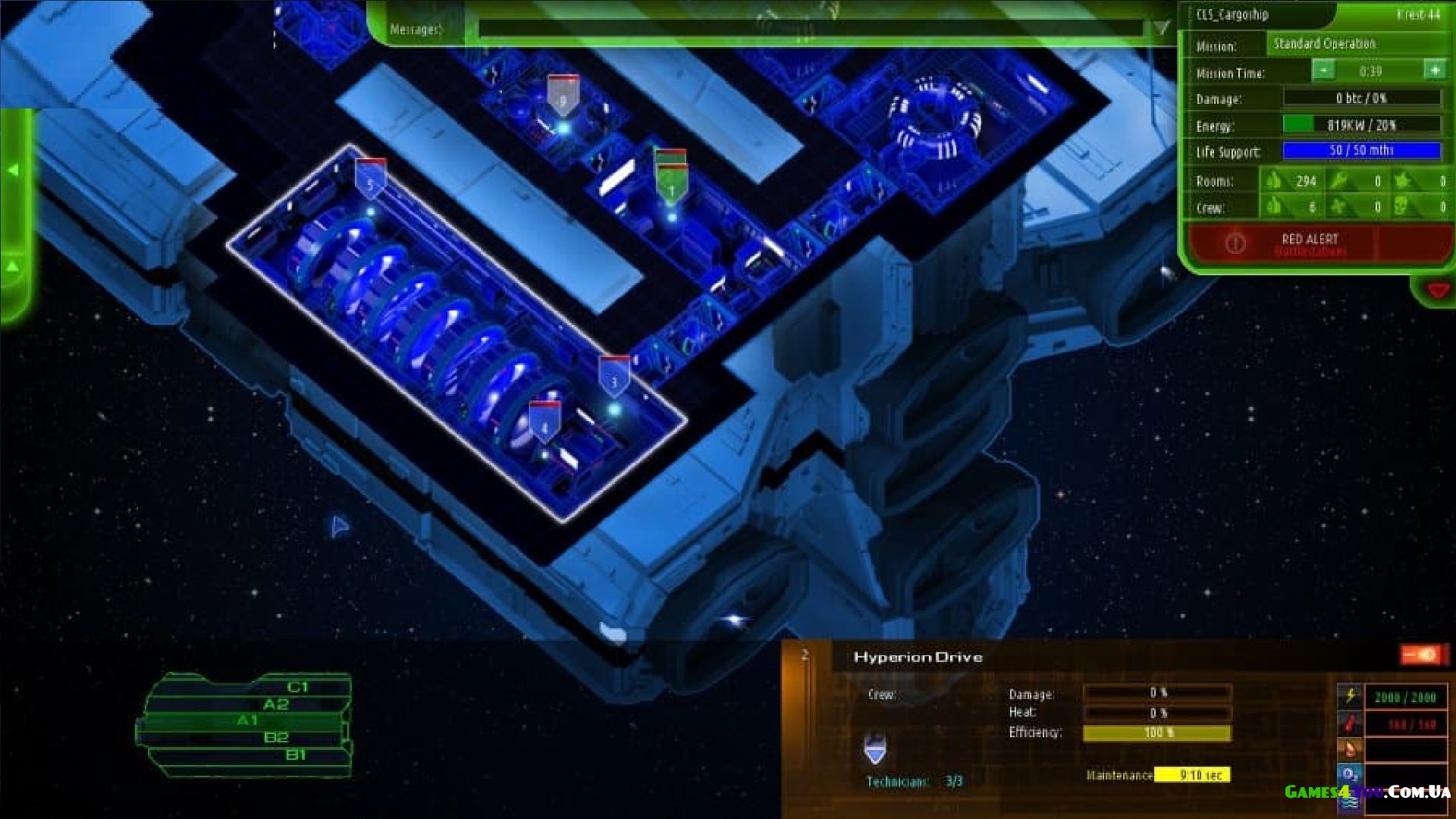Click the left arrow on the side panel

[x=13, y=171]
